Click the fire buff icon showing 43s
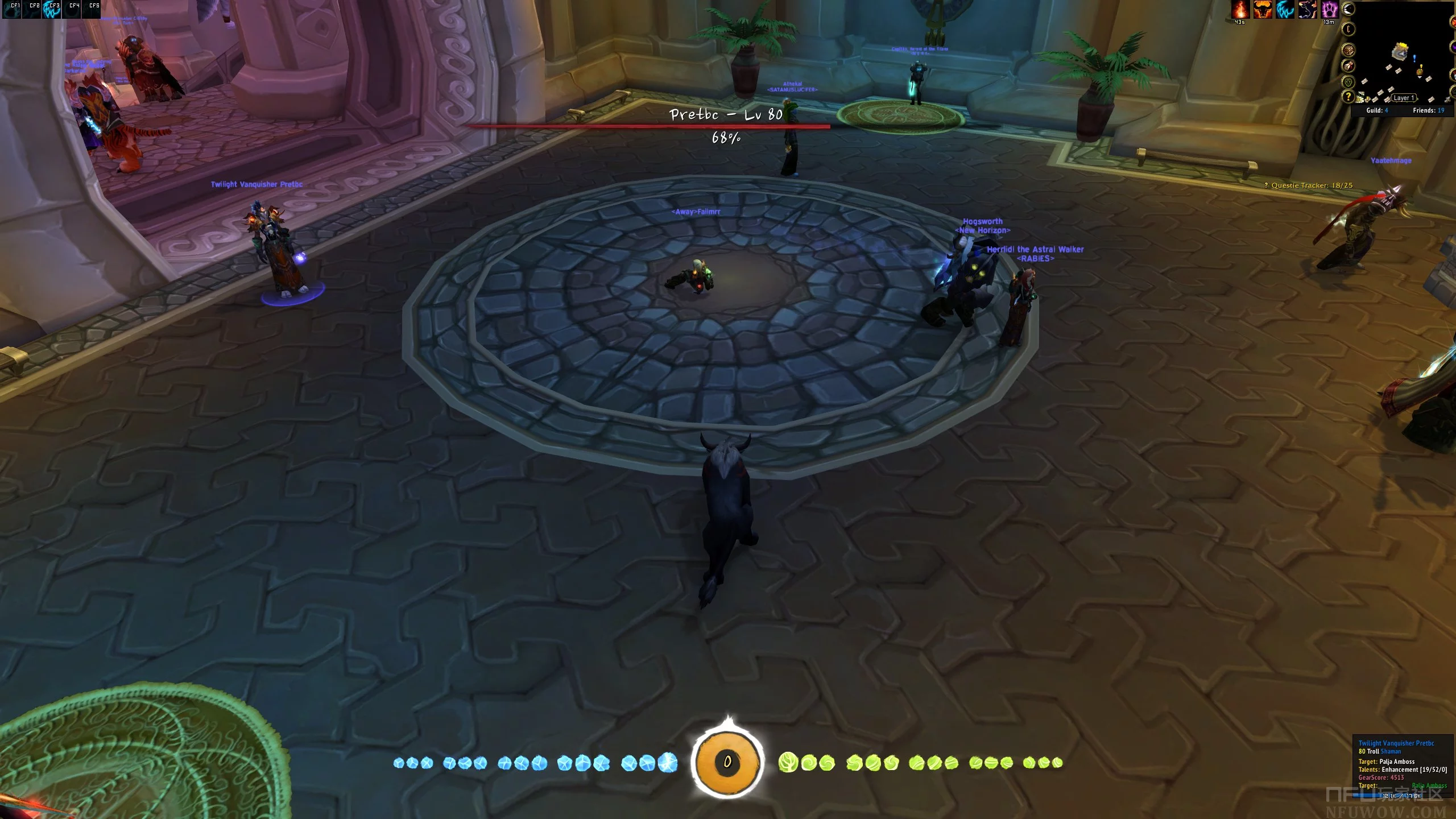 click(1240, 10)
